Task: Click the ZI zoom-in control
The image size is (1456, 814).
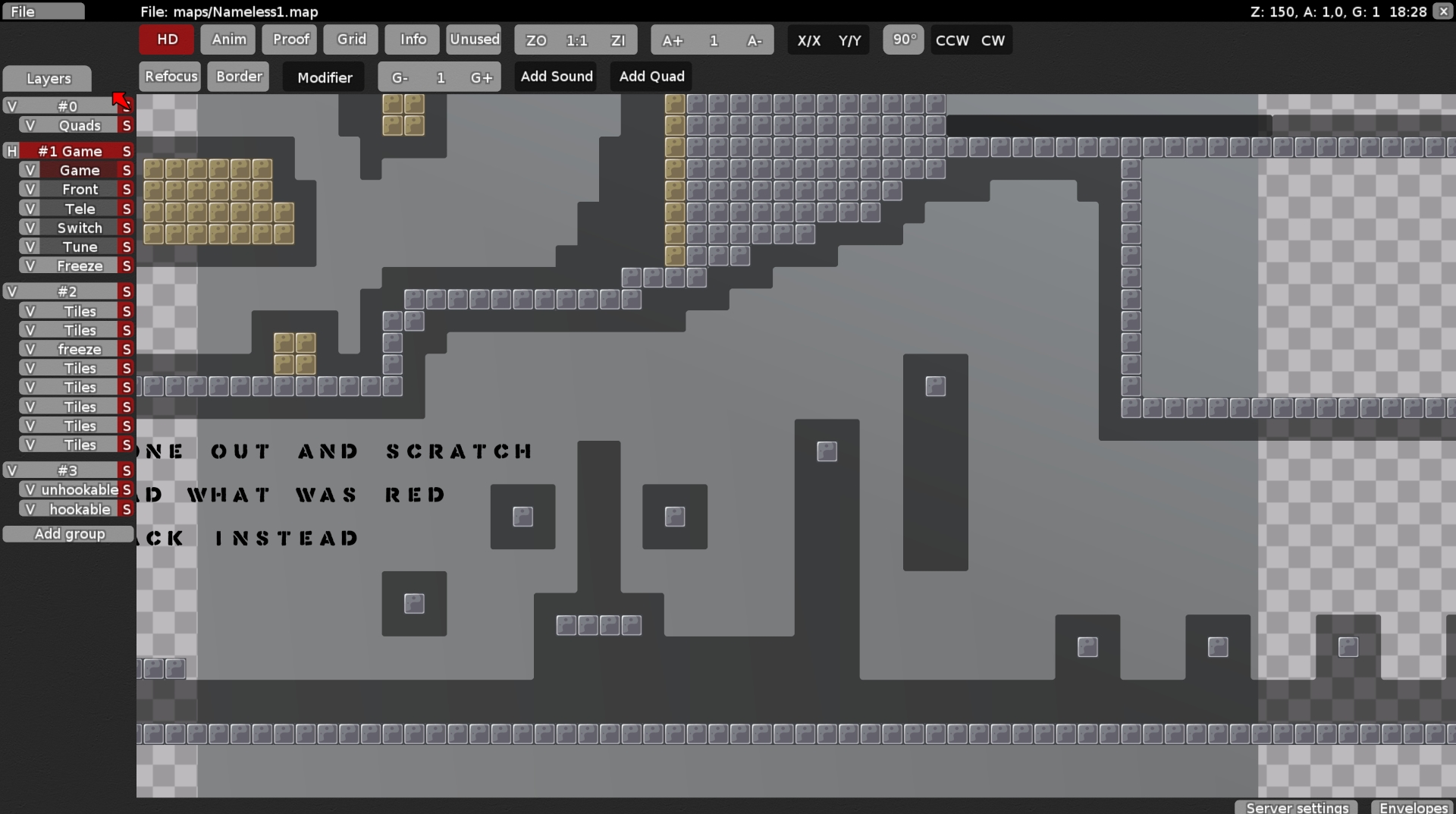Action: [x=619, y=40]
